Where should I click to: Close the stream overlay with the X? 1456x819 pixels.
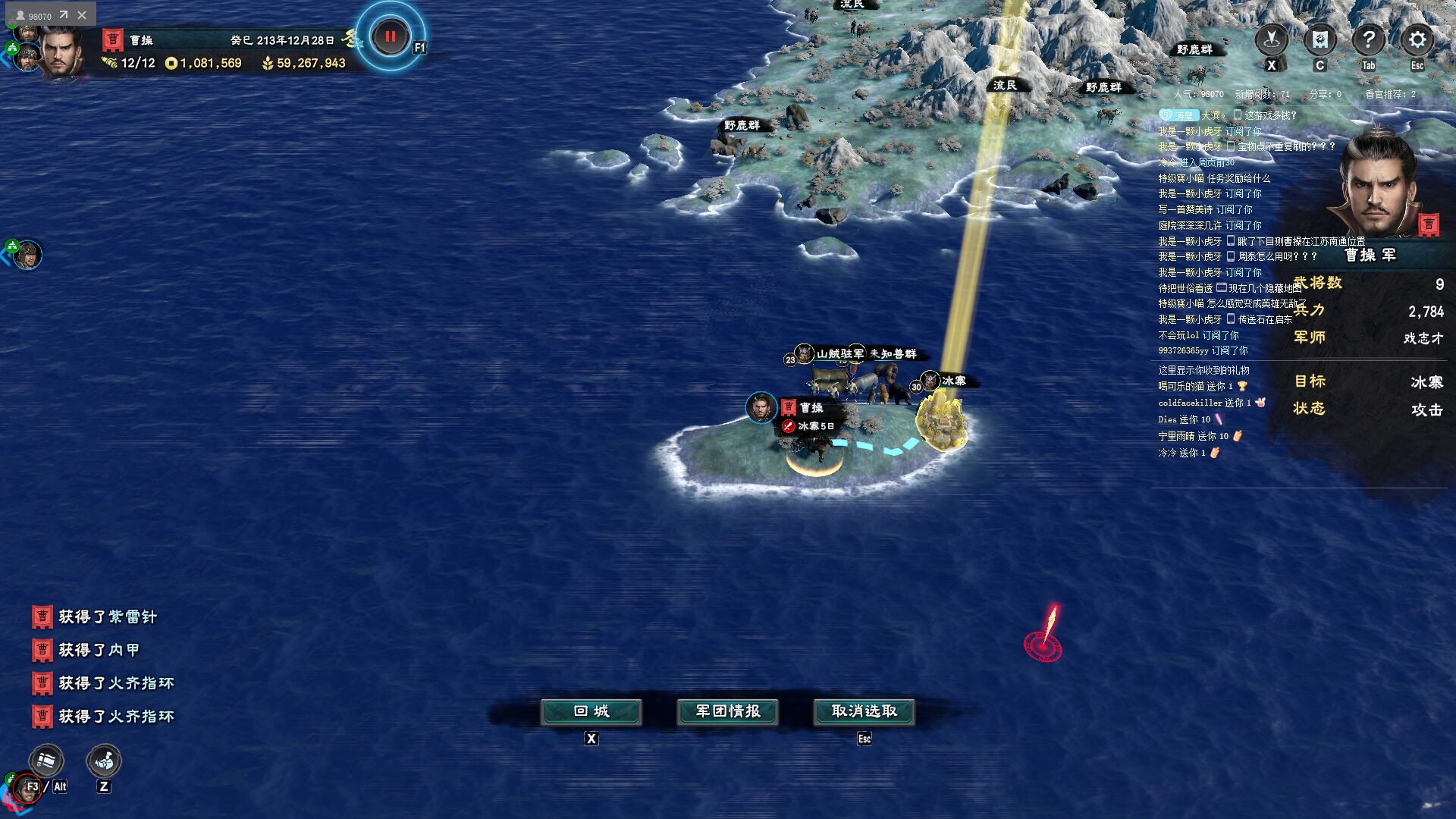click(82, 15)
